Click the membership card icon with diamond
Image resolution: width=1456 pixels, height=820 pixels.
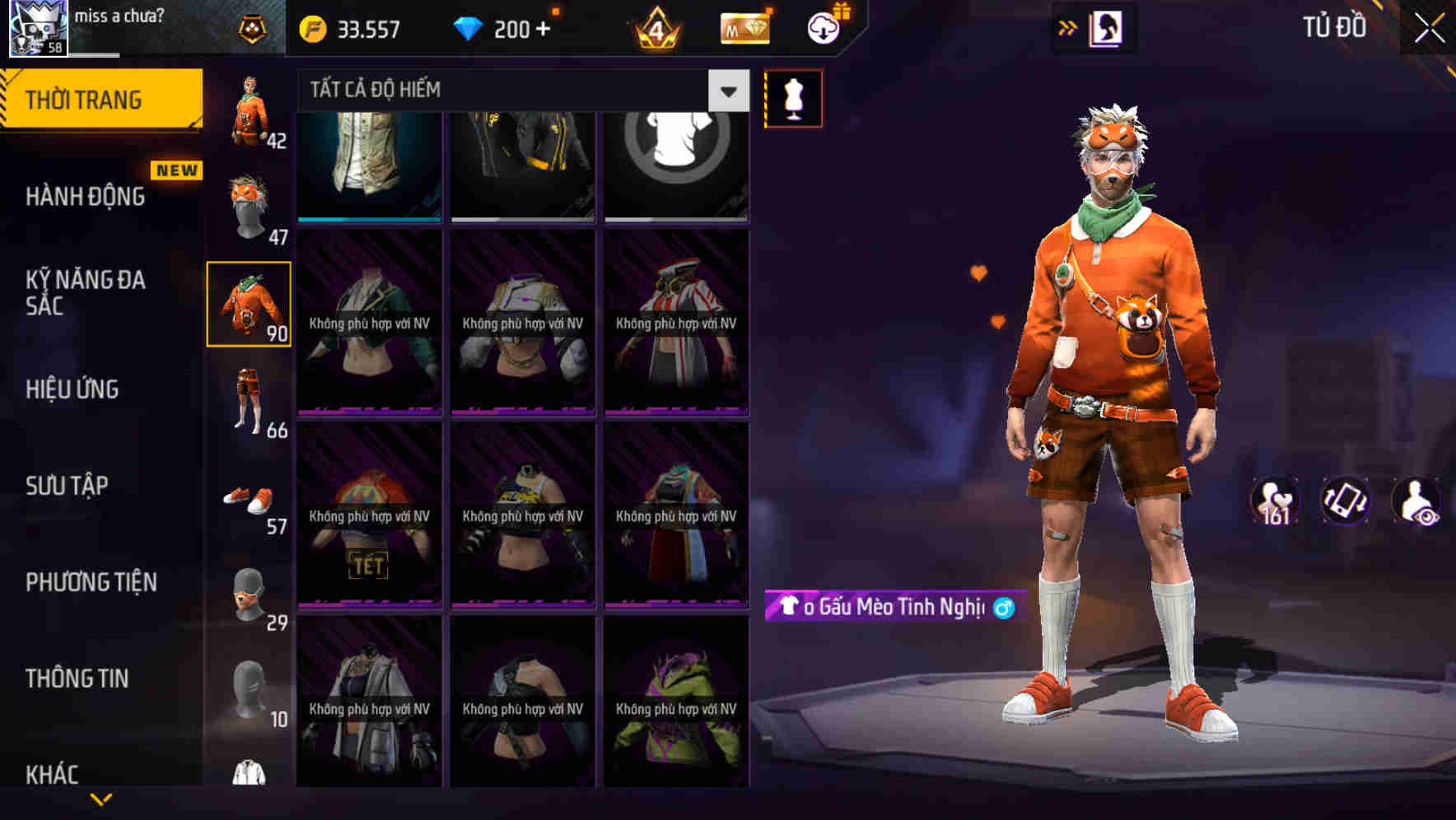click(742, 29)
